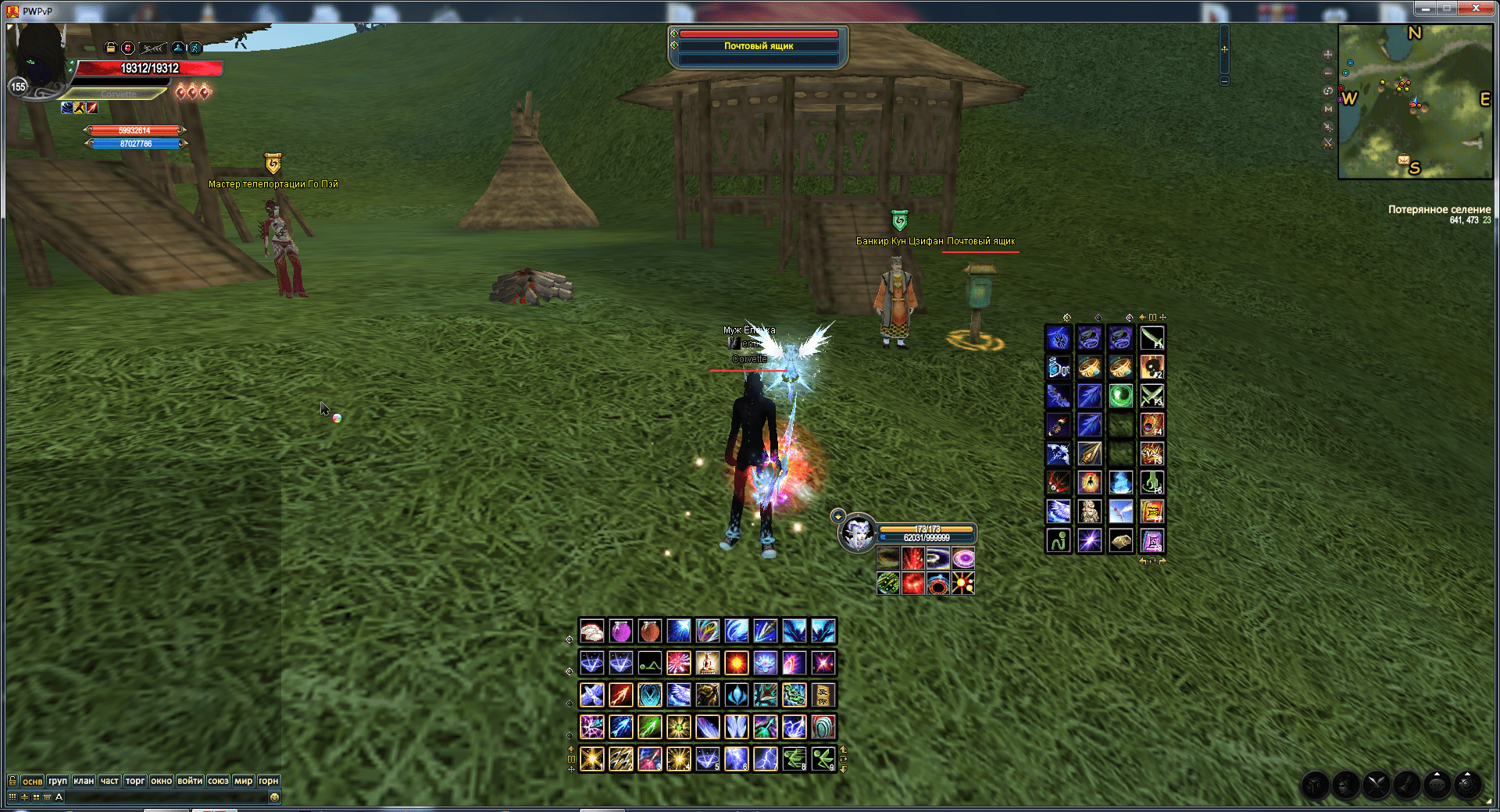Toggle the golden padlock icon above the HP bar
The width and height of the screenshot is (1500, 812).
tap(110, 48)
